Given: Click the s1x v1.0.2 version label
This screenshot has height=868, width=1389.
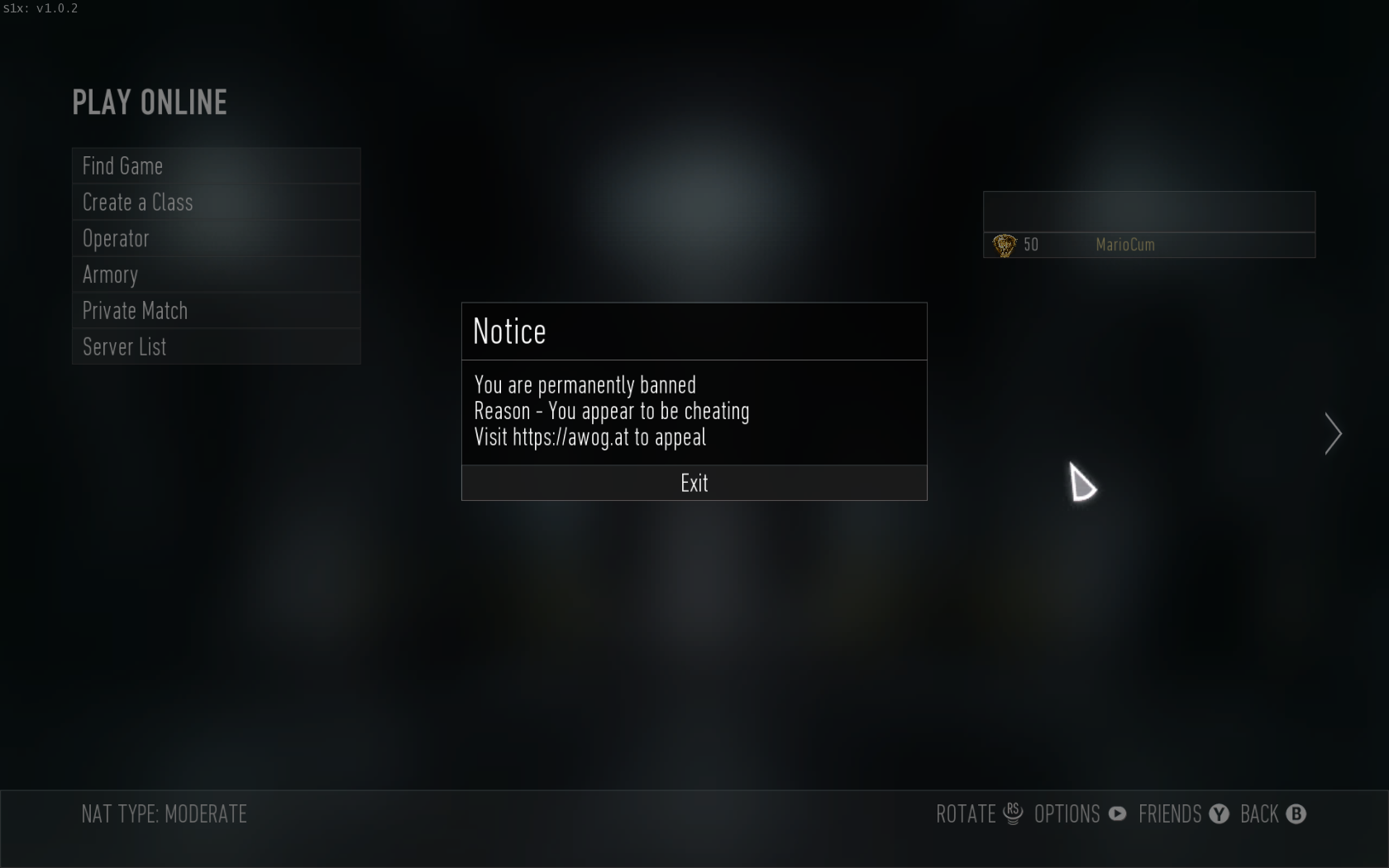Looking at the screenshot, I should [x=40, y=9].
